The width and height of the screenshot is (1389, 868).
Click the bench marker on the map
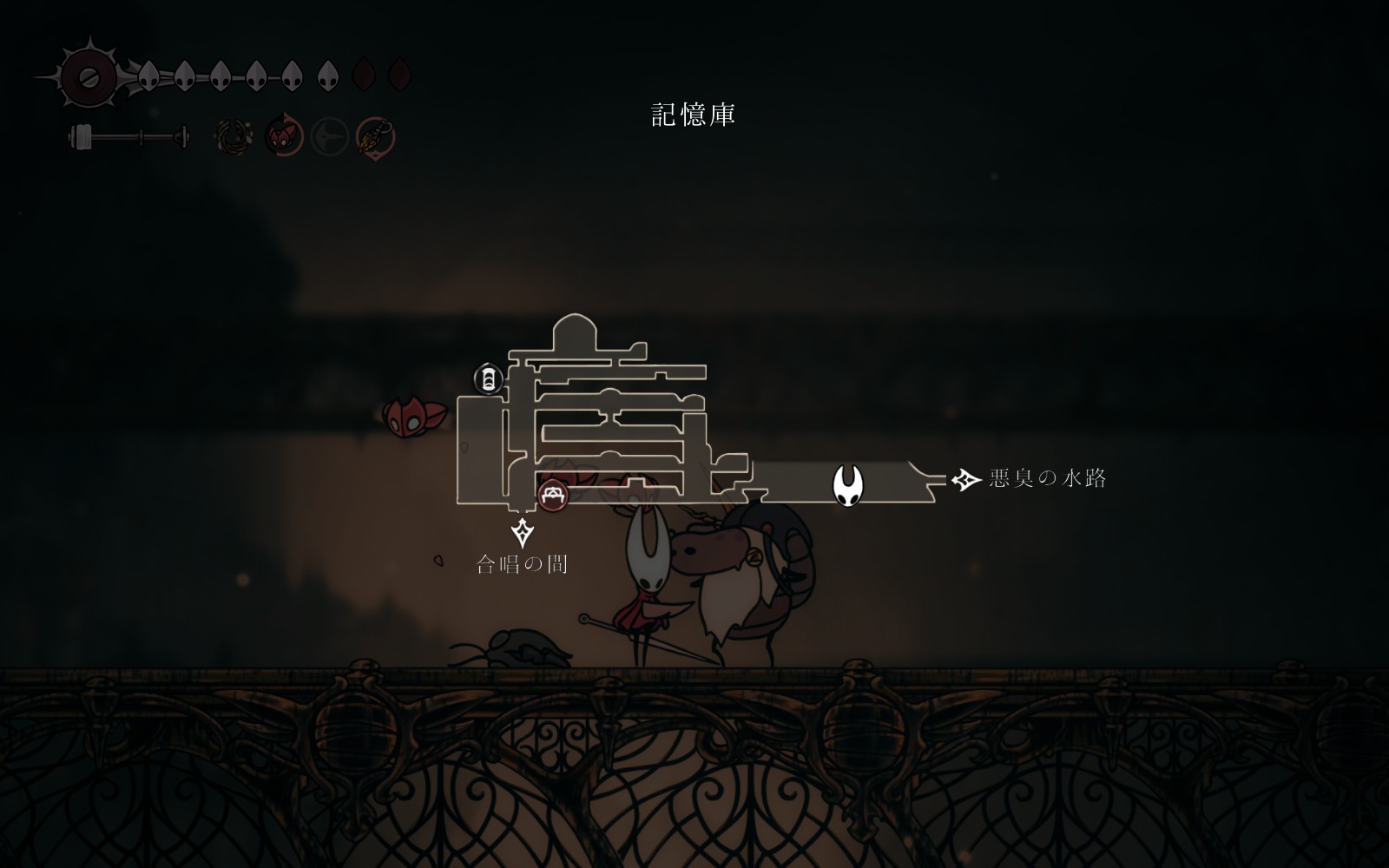pyautogui.click(x=553, y=496)
